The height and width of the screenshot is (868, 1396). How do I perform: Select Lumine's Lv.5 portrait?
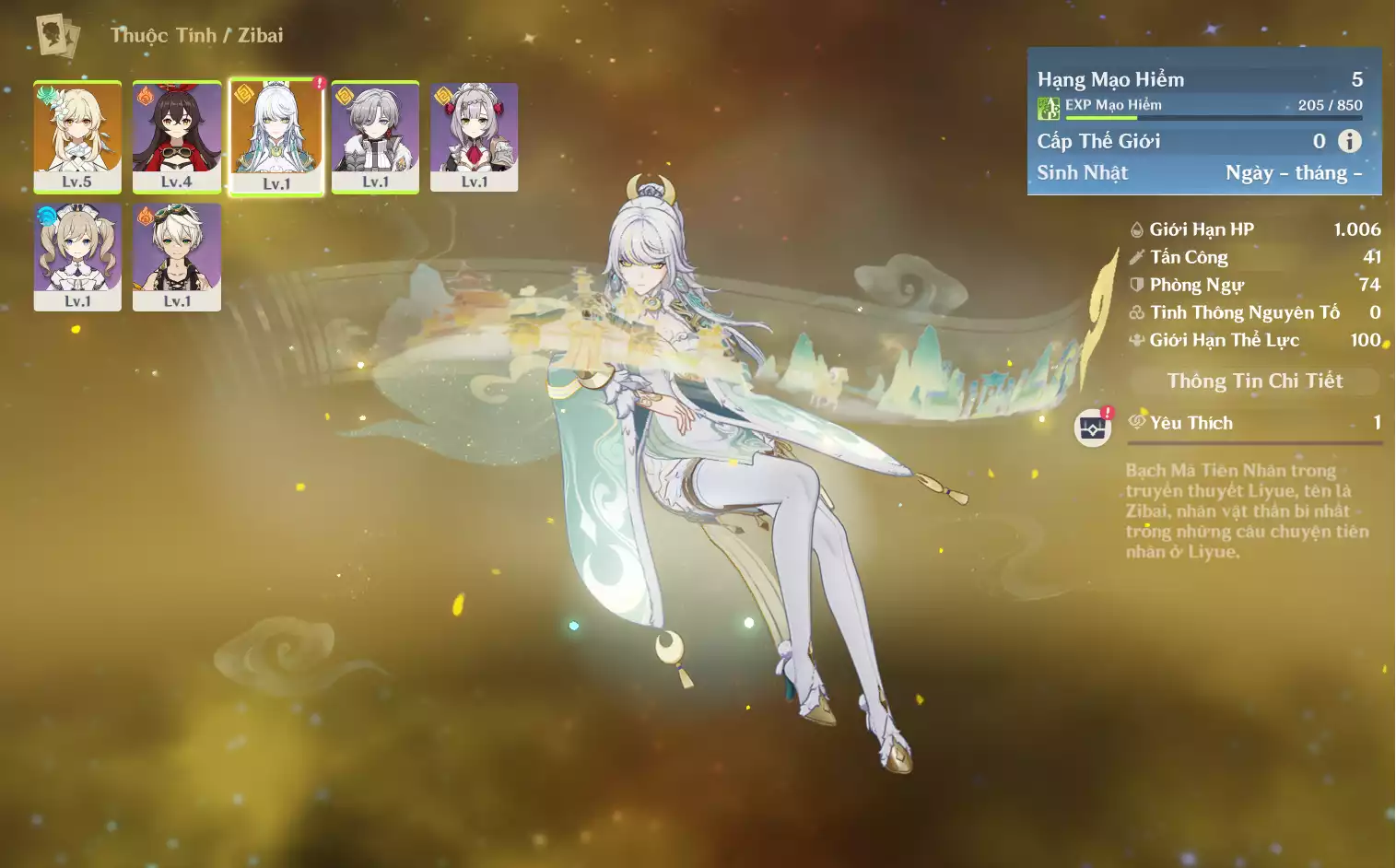click(77, 136)
